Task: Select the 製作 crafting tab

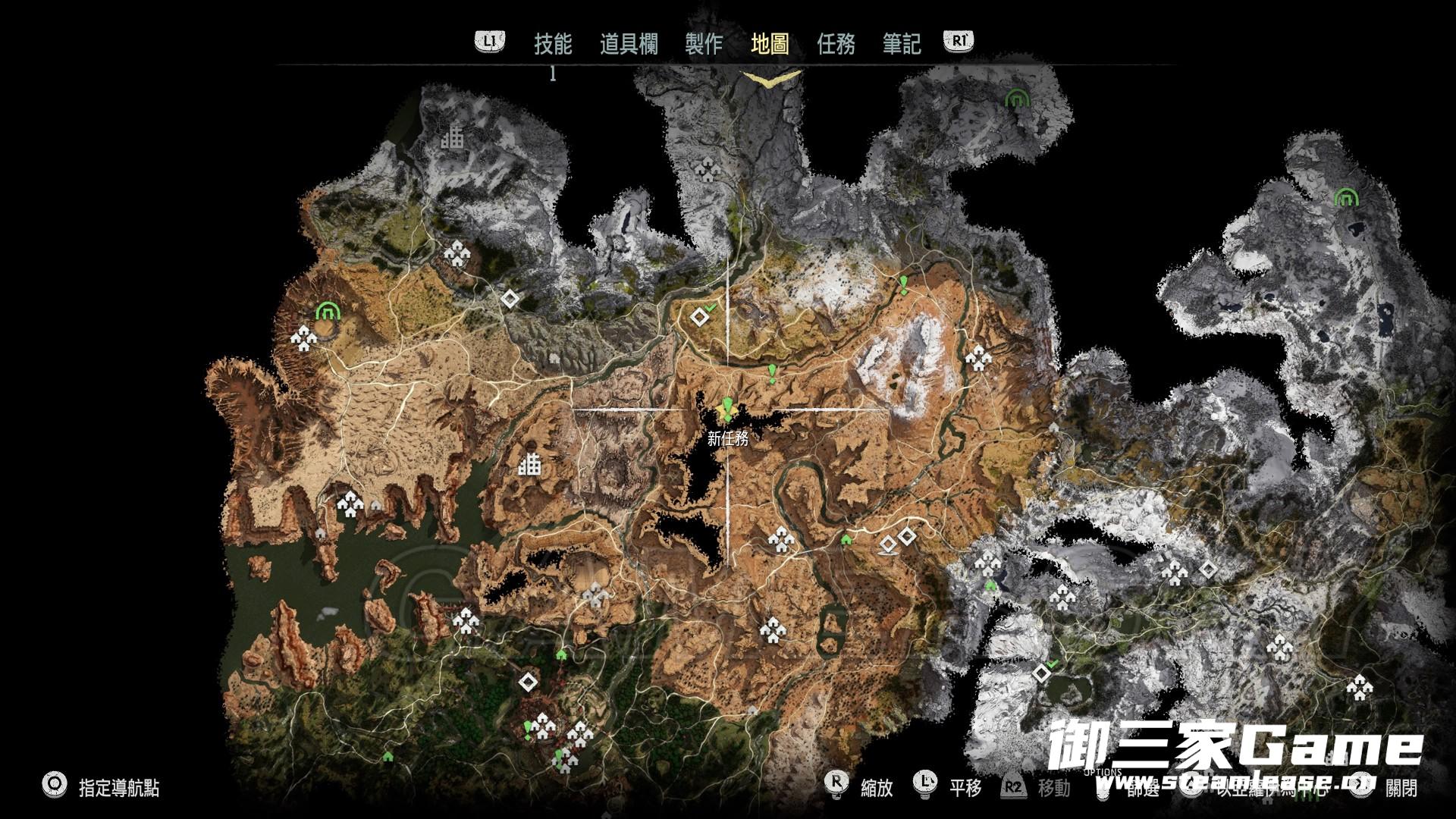Action: point(703,44)
